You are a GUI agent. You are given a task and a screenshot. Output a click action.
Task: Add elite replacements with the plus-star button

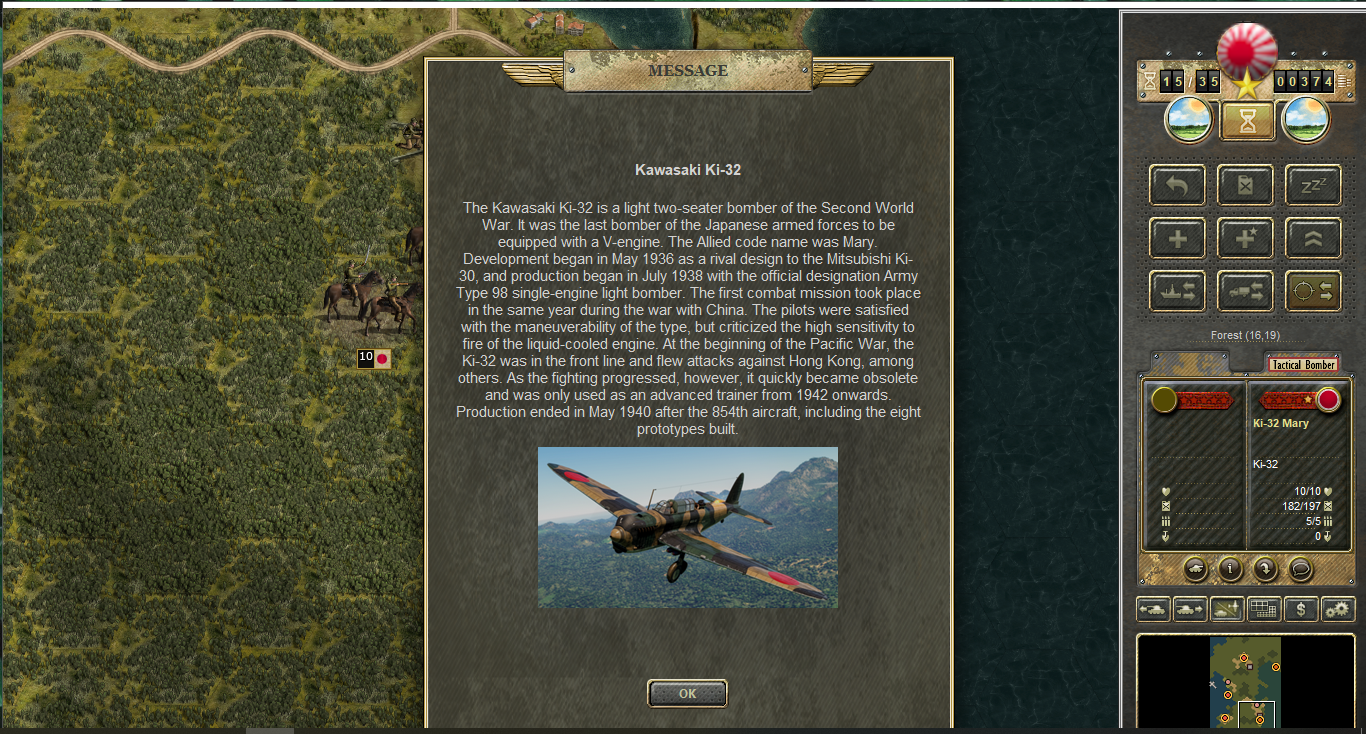(x=1245, y=238)
